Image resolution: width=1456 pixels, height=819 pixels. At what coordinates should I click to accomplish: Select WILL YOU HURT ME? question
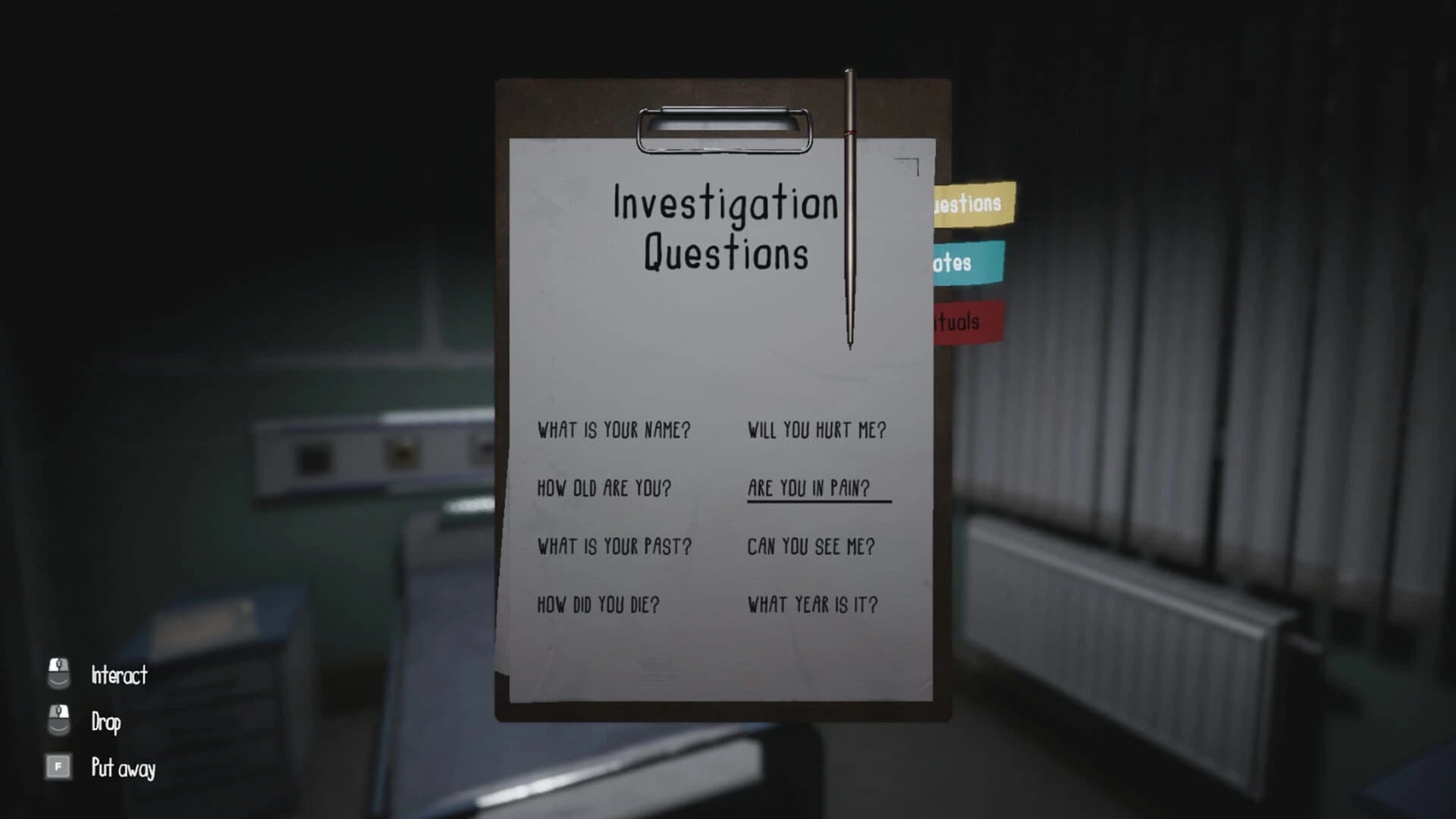click(x=817, y=430)
